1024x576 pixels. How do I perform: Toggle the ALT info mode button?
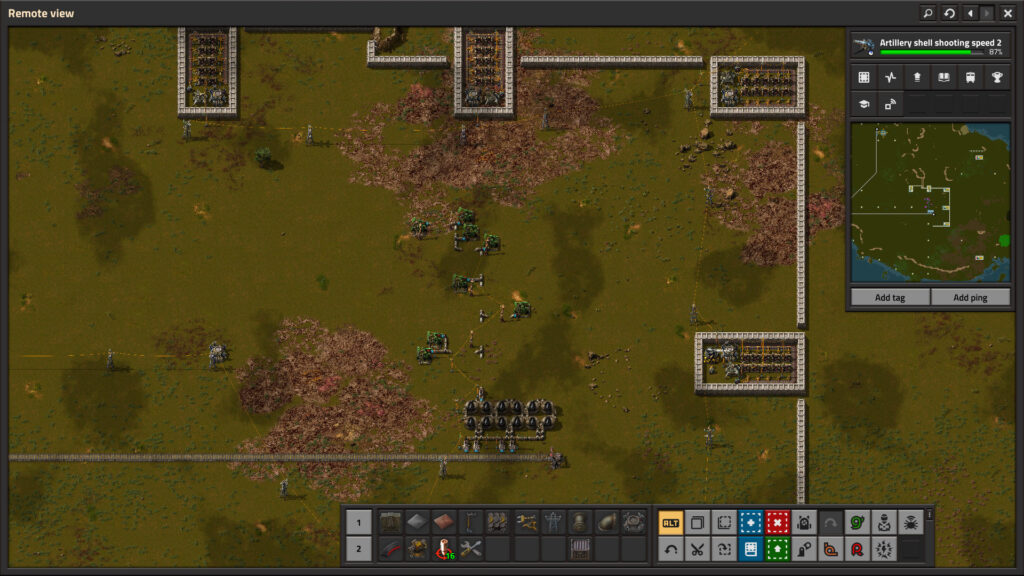[x=670, y=522]
